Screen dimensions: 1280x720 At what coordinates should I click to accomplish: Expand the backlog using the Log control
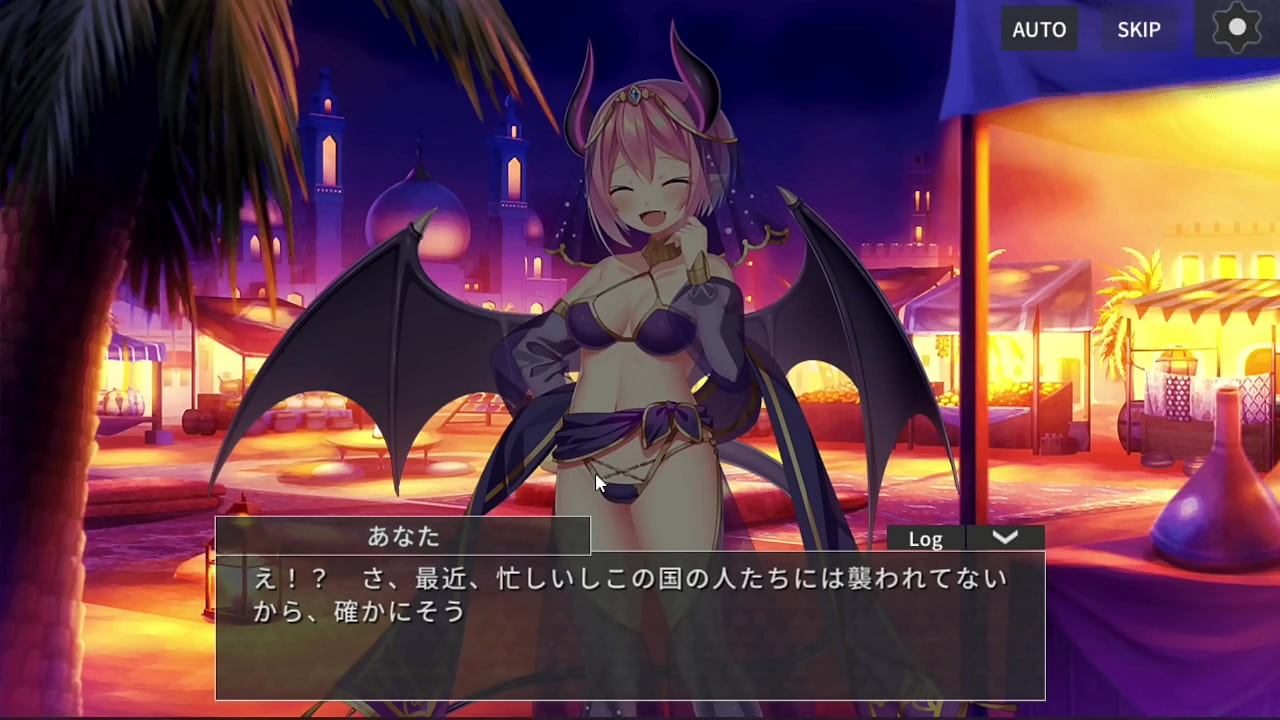pos(925,538)
